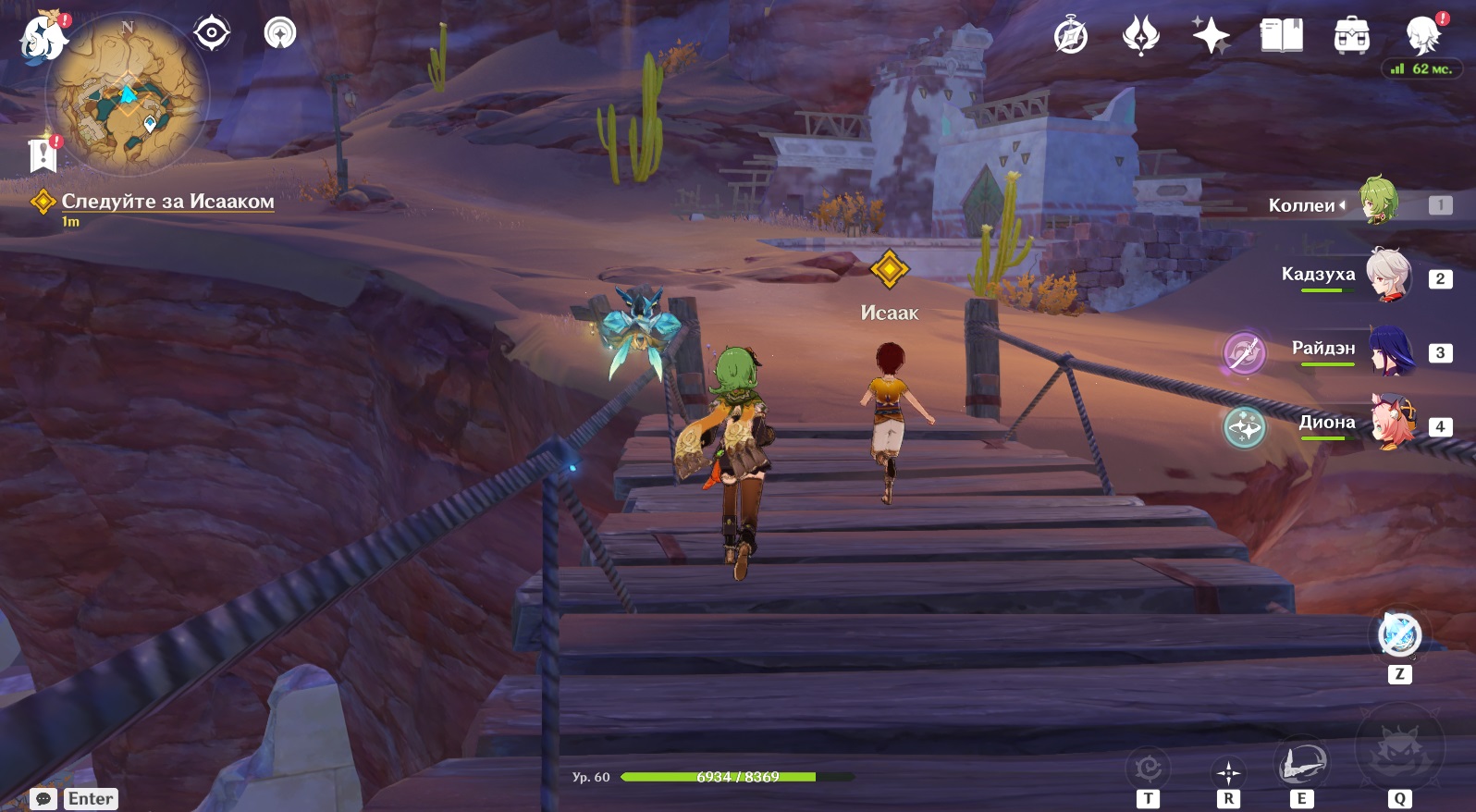Click the target-shaped icon beside the minimap
Screen dimensions: 1476x812
tap(212, 33)
